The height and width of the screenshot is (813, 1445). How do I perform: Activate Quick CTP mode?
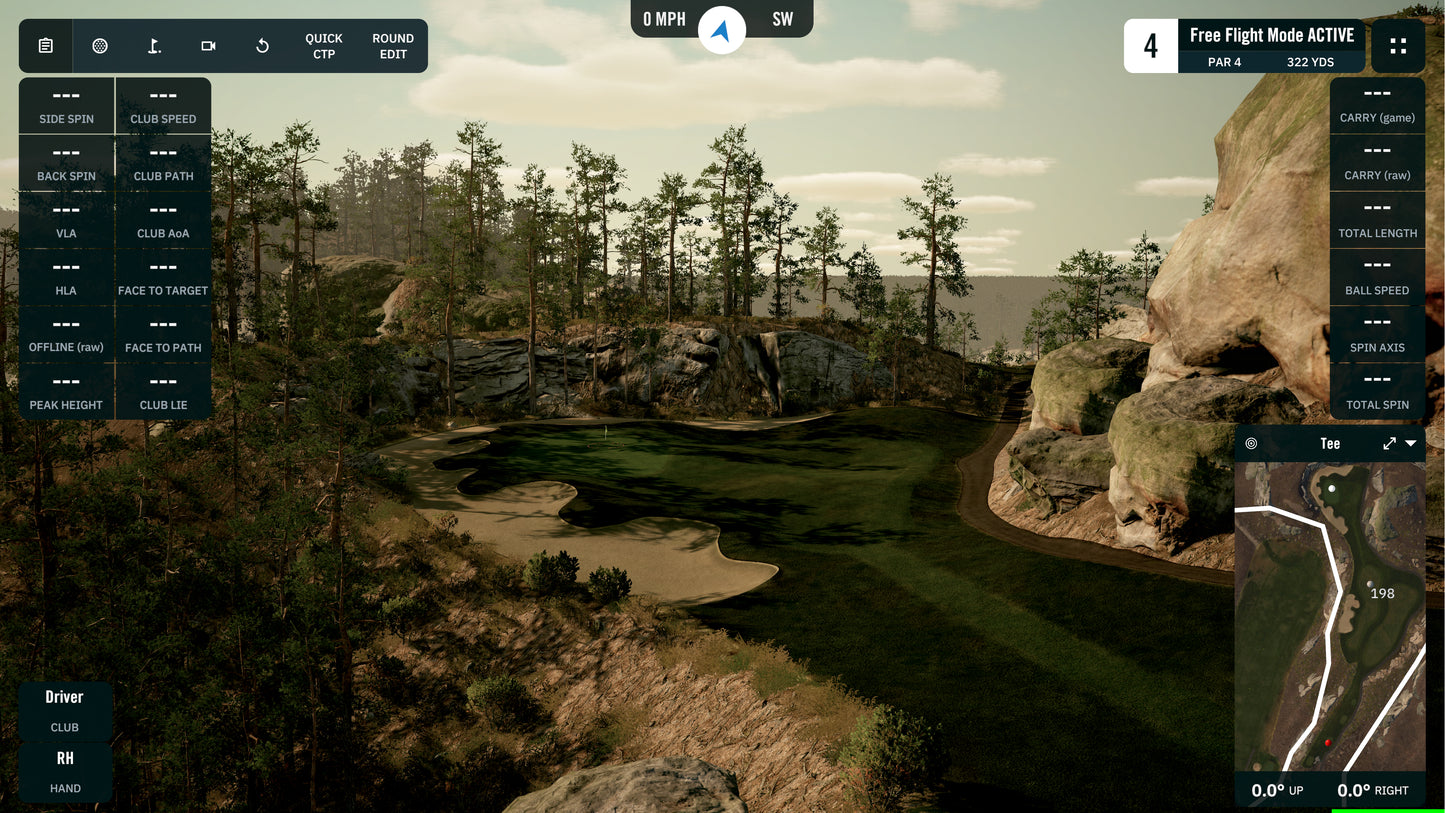pyautogui.click(x=324, y=46)
